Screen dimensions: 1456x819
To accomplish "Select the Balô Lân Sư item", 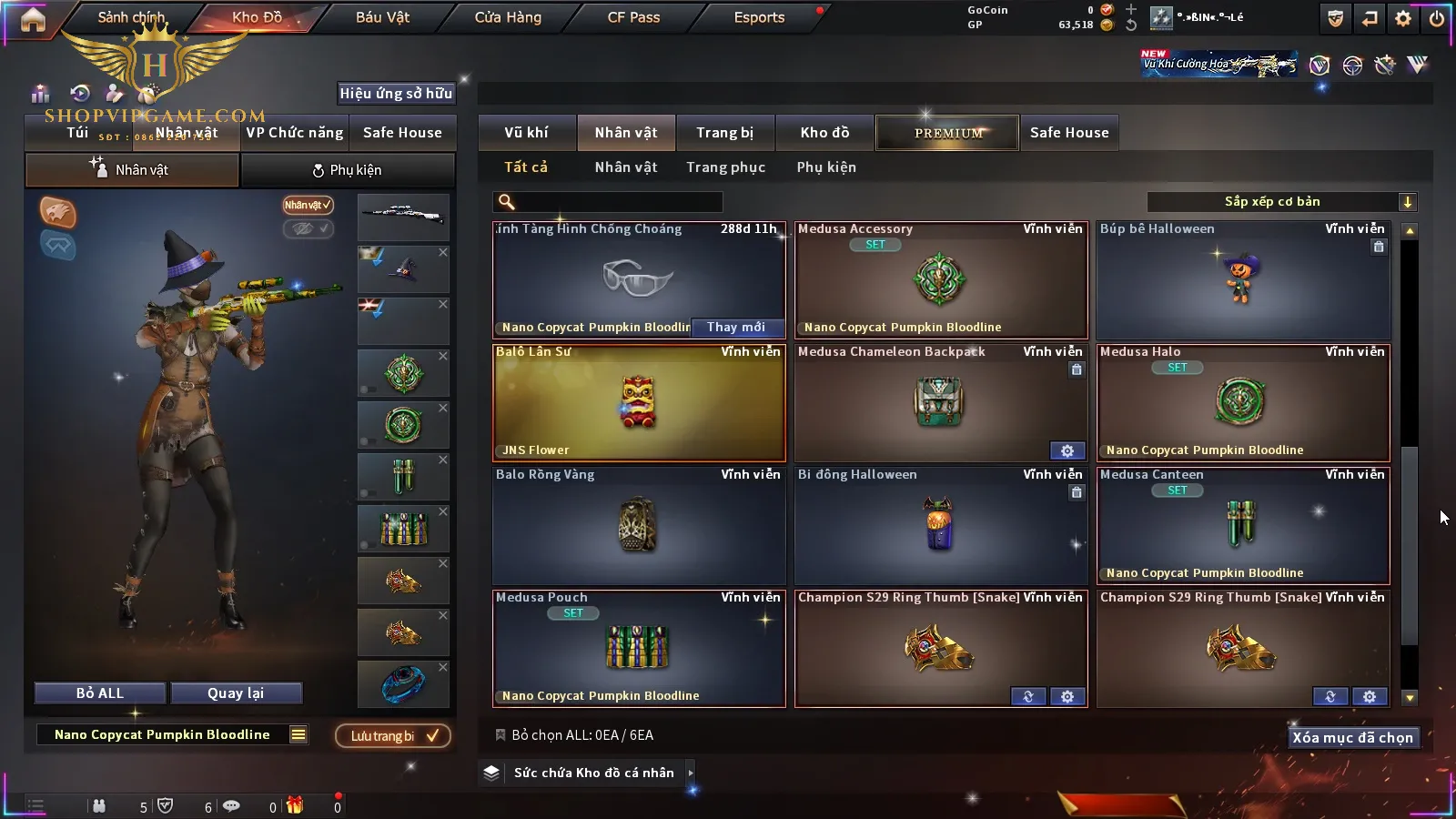I will 639,402.
